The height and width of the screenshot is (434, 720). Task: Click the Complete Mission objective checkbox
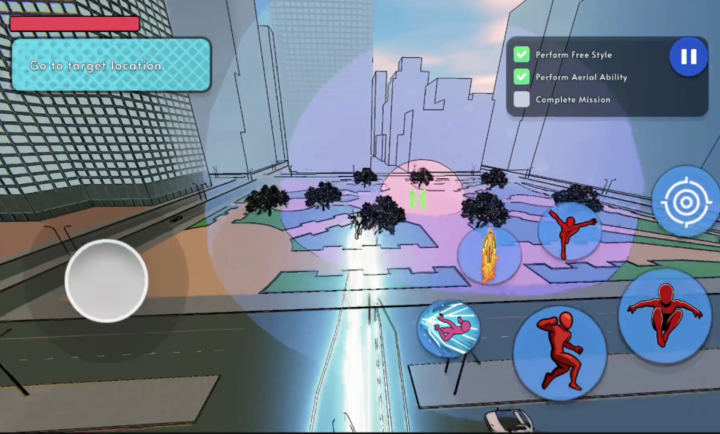522,100
